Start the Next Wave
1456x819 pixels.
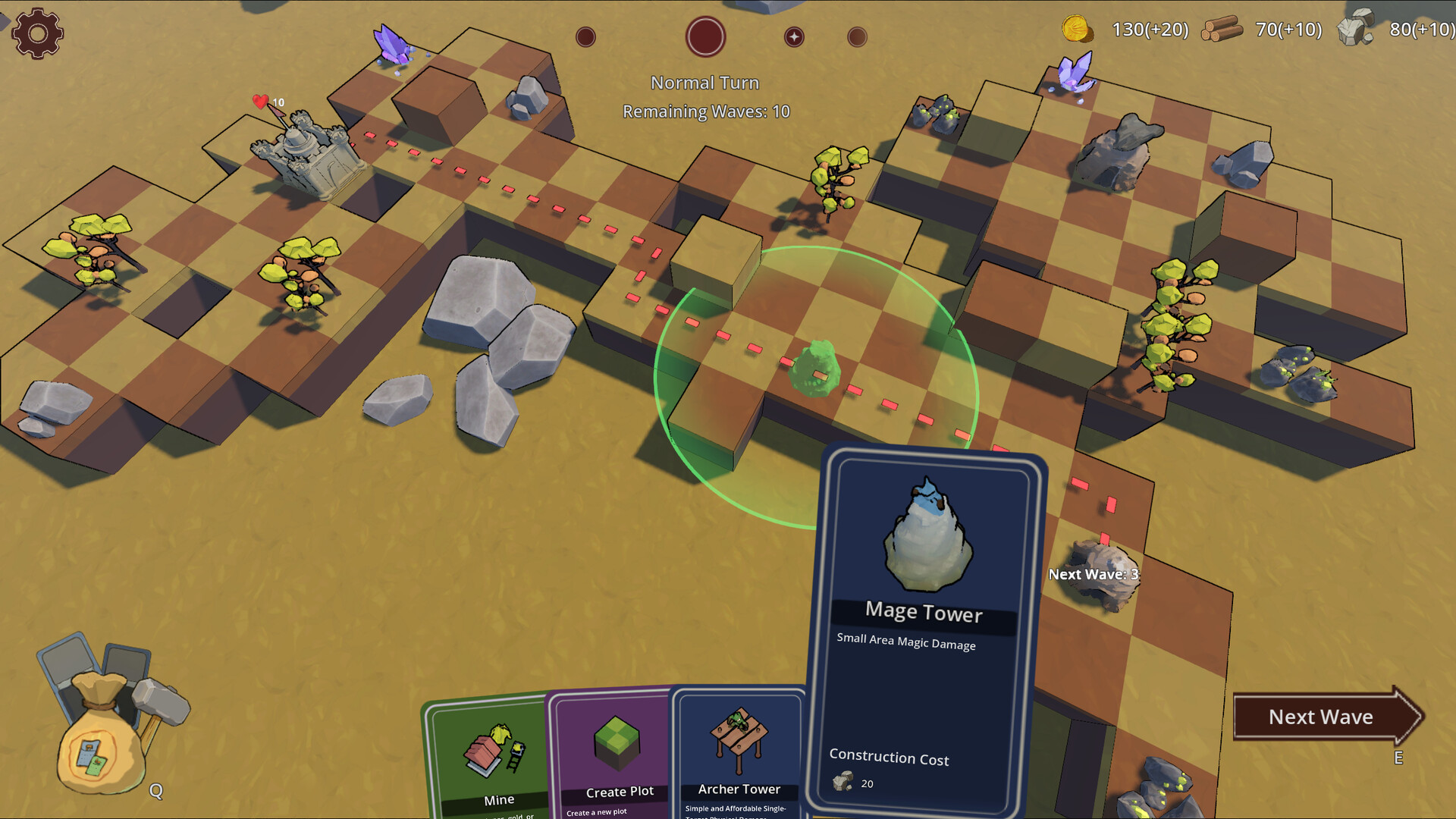[x=1319, y=716]
